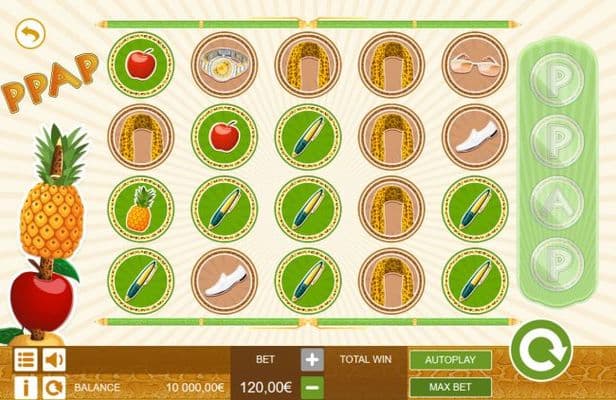Open the paytable list menu icon
This screenshot has width=616, height=400.
point(26,359)
